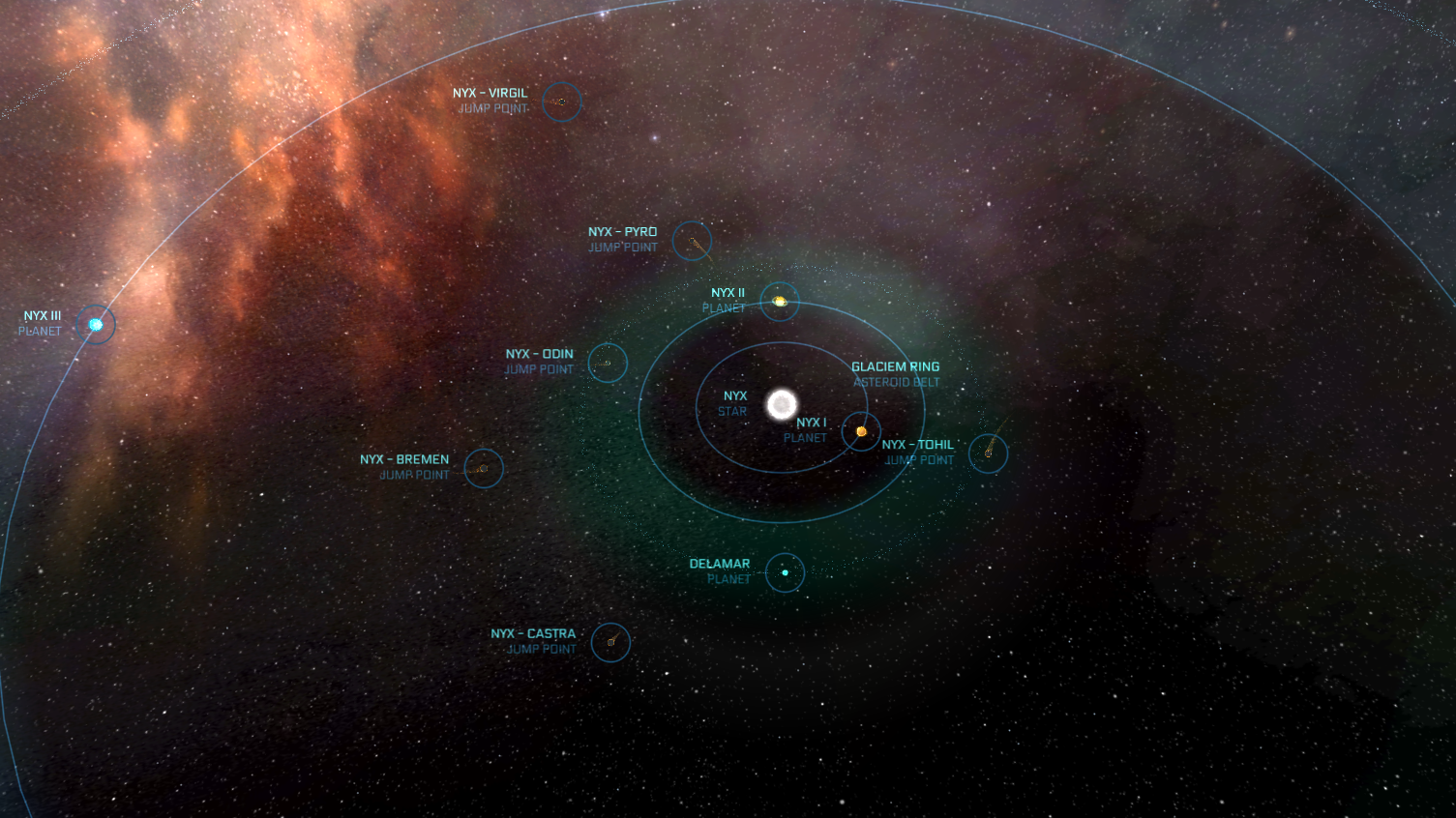
Task: Select the Delamar planet icon
Action: (785, 572)
